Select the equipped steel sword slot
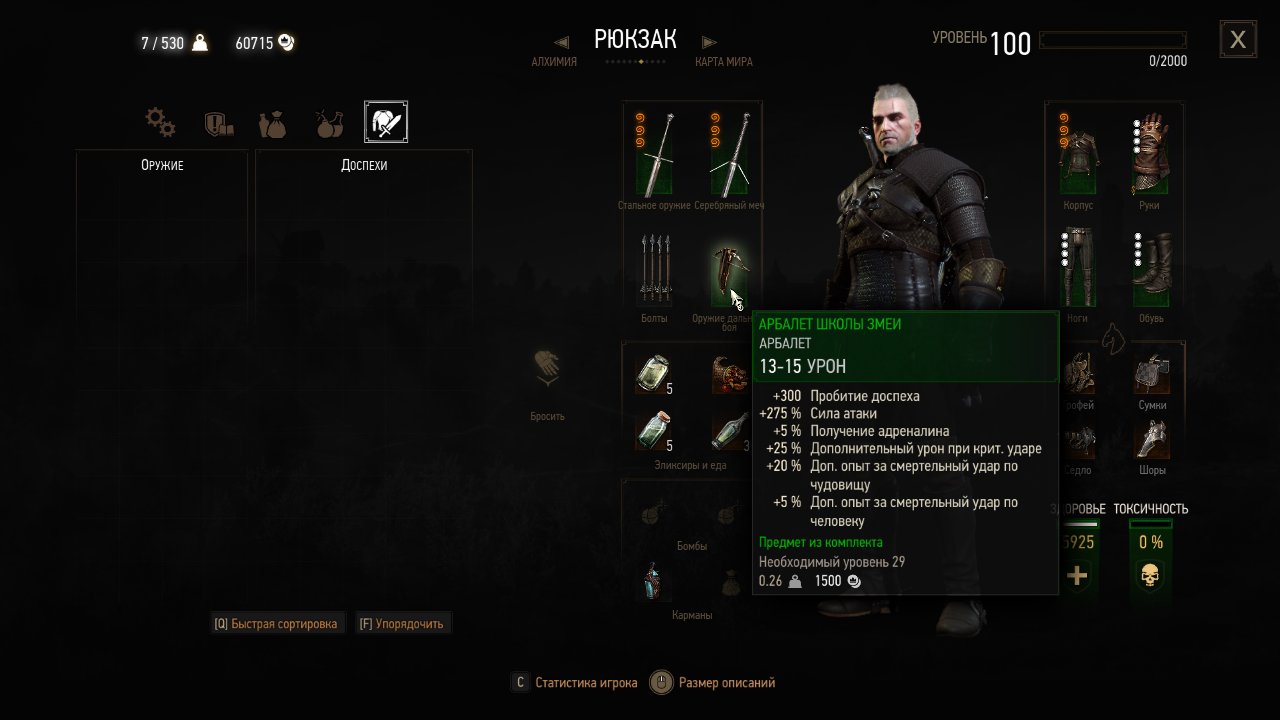This screenshot has width=1280, height=720. tap(654, 155)
